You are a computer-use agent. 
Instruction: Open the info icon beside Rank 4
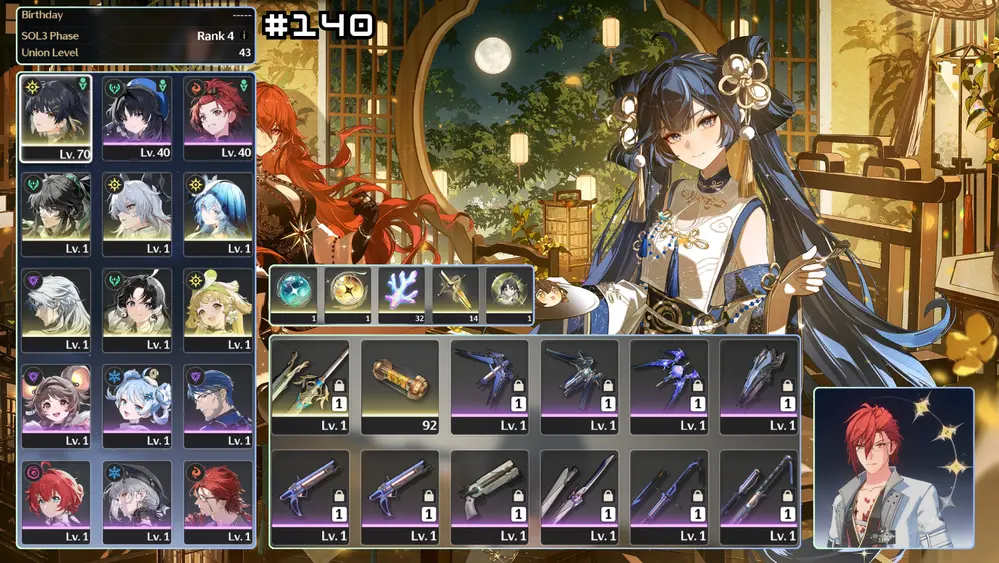pos(243,36)
